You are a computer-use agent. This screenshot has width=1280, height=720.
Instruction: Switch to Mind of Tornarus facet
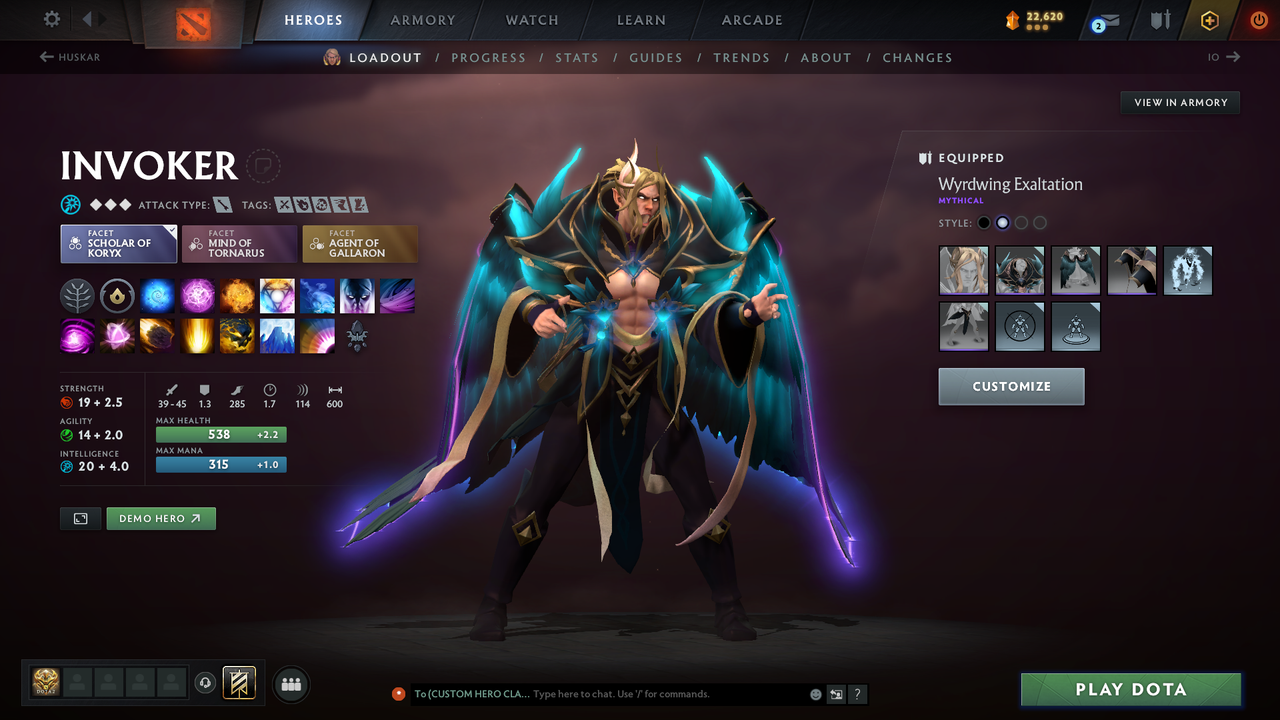[239, 243]
